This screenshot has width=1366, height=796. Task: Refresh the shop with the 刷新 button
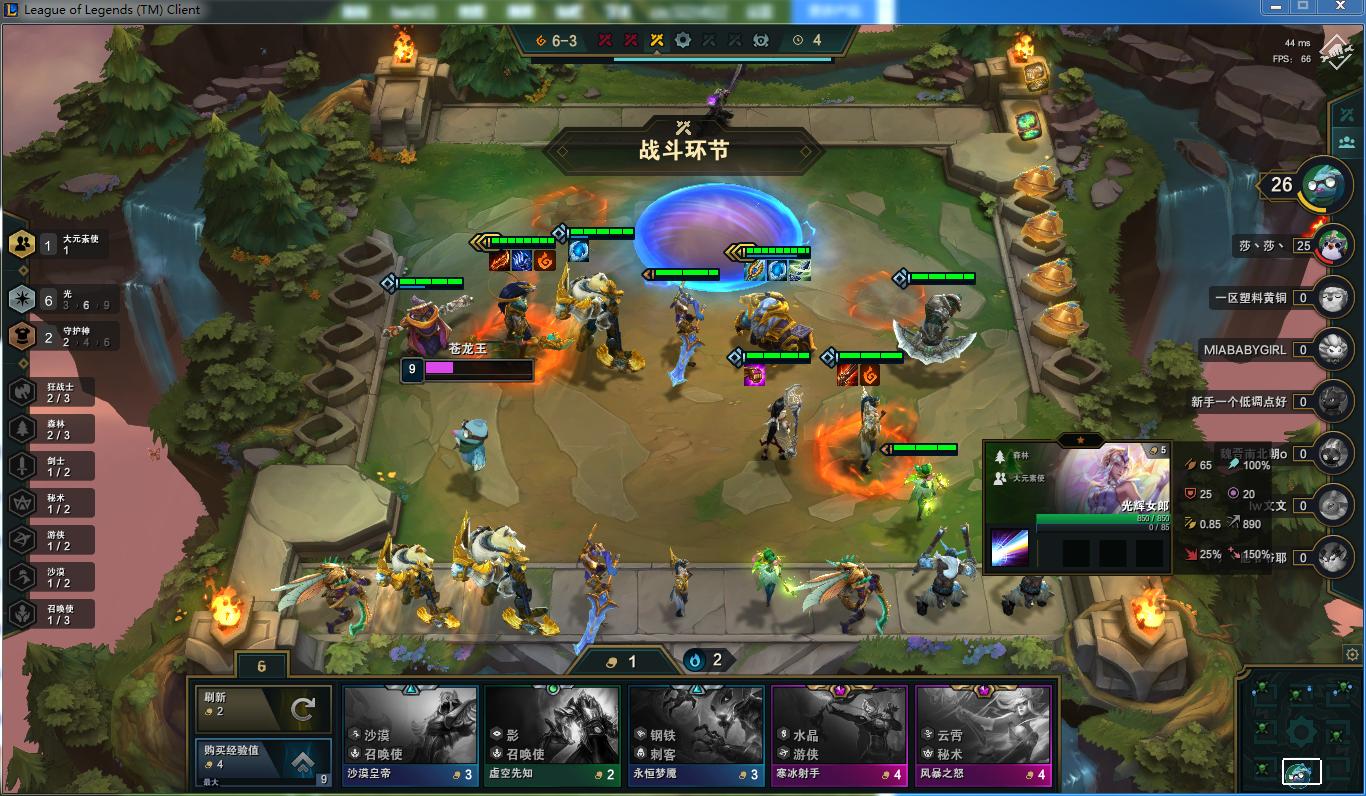click(262, 709)
